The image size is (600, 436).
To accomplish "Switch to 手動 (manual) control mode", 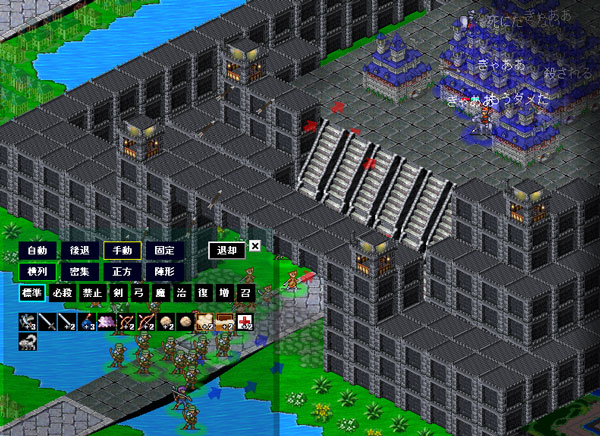I will 122,251.
